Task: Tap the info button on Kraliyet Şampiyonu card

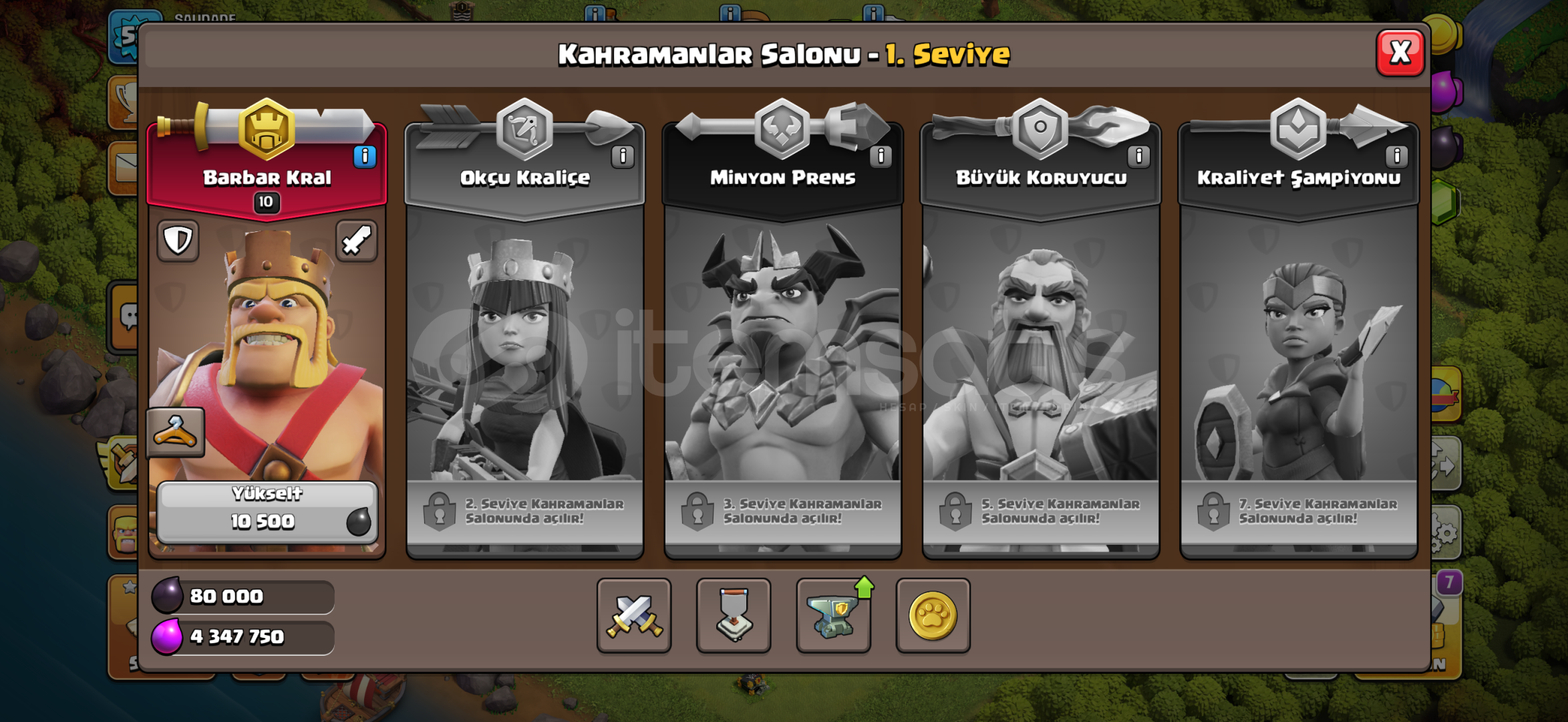Action: point(1396,158)
